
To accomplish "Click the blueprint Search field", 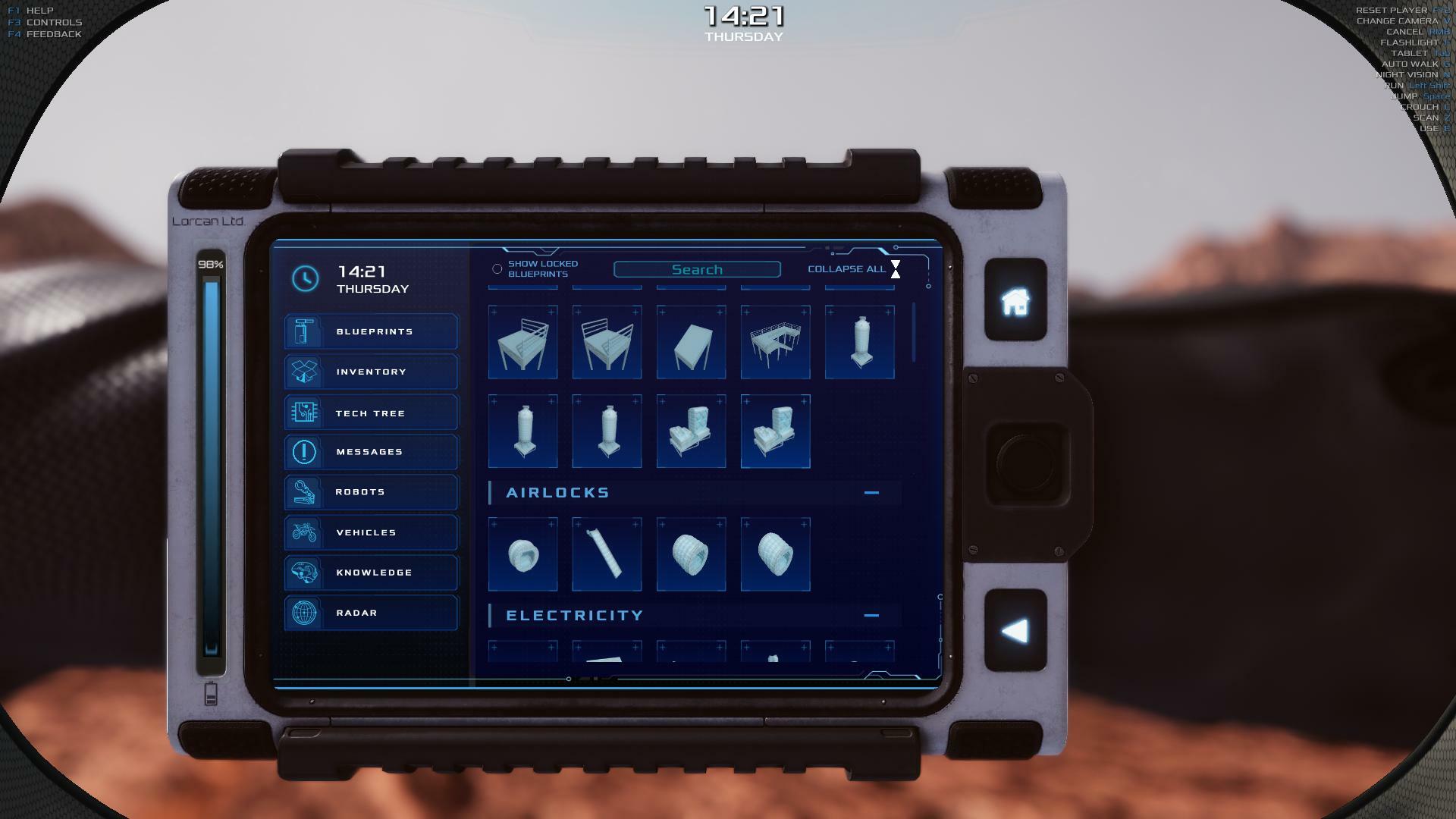I will (697, 270).
